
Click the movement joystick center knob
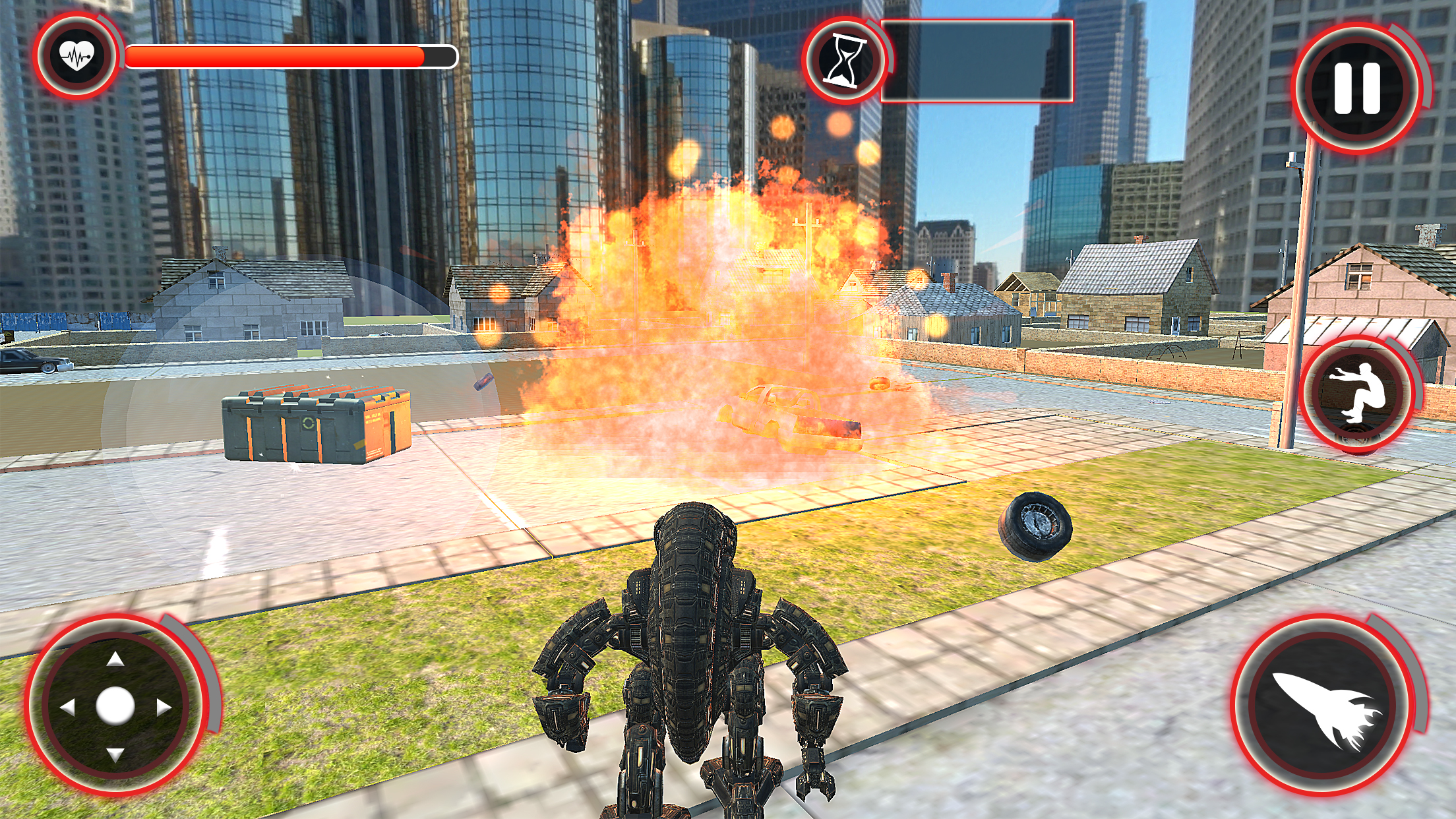tap(115, 706)
